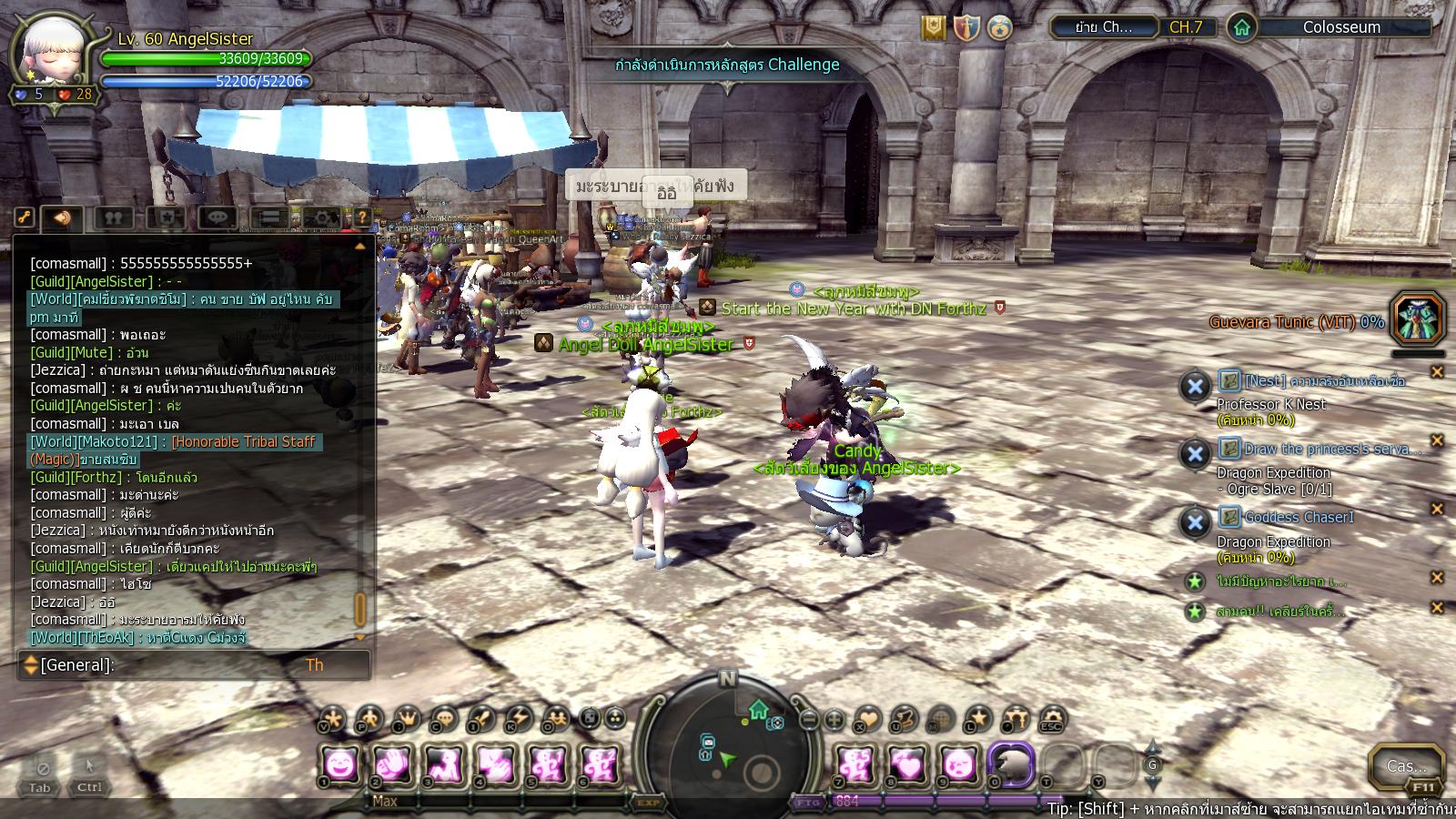This screenshot has height=819, width=1456.
Task: Activate the laughing face emote in slot 1
Action: [341, 764]
